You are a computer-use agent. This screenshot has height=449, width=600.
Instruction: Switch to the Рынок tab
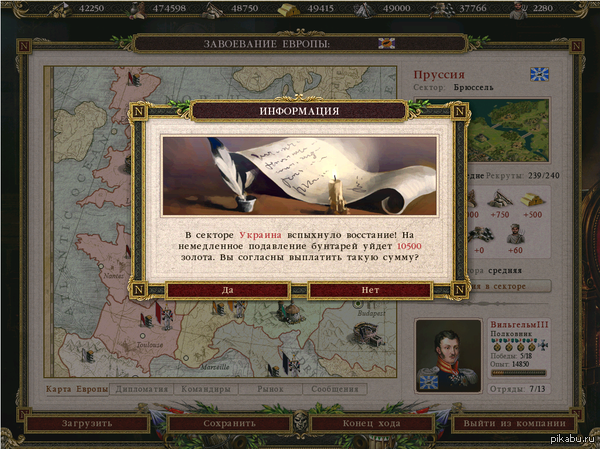(273, 389)
